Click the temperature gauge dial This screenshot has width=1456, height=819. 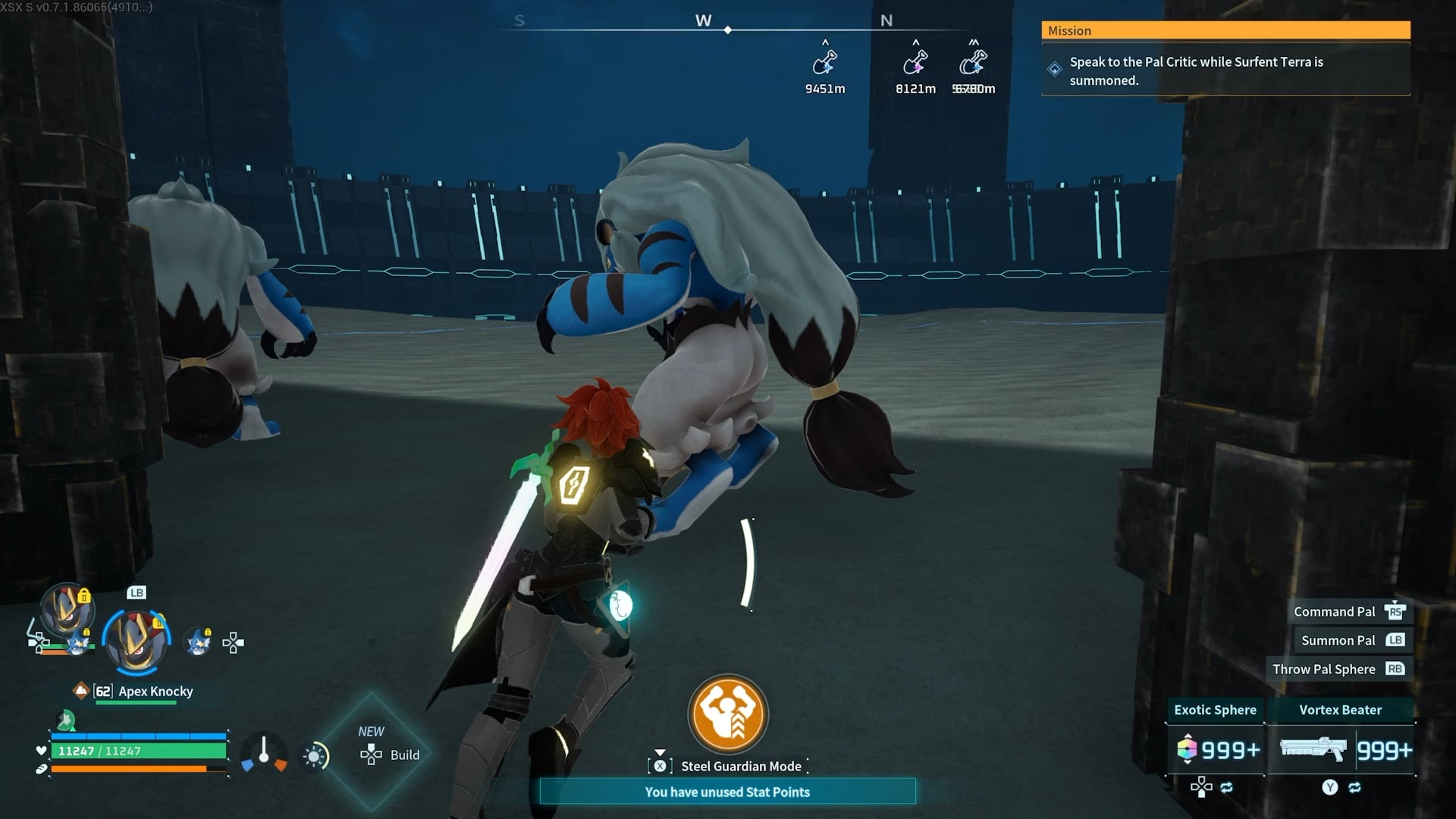point(264,753)
